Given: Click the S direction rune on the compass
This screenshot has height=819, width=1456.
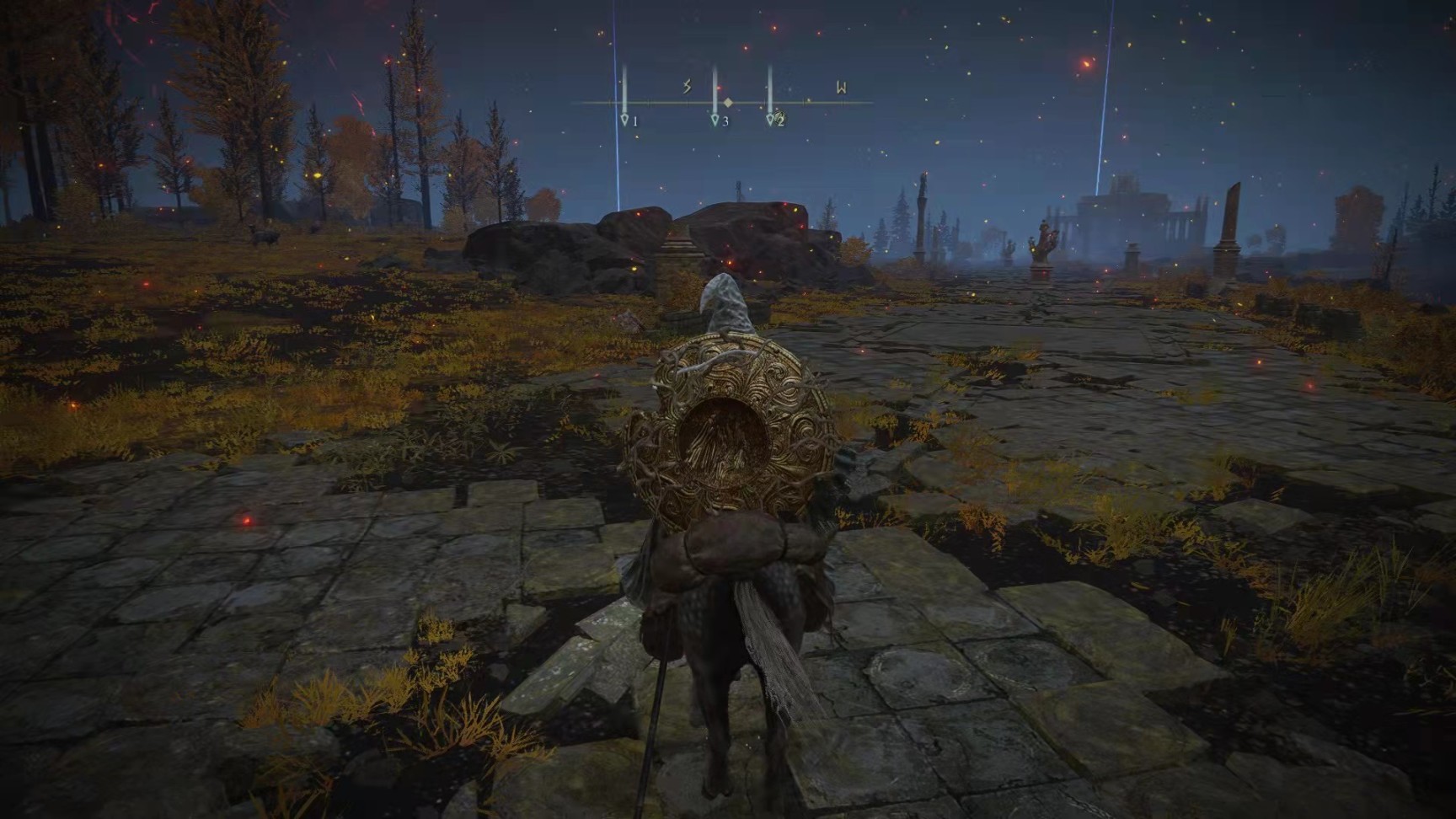Looking at the screenshot, I should [687, 87].
